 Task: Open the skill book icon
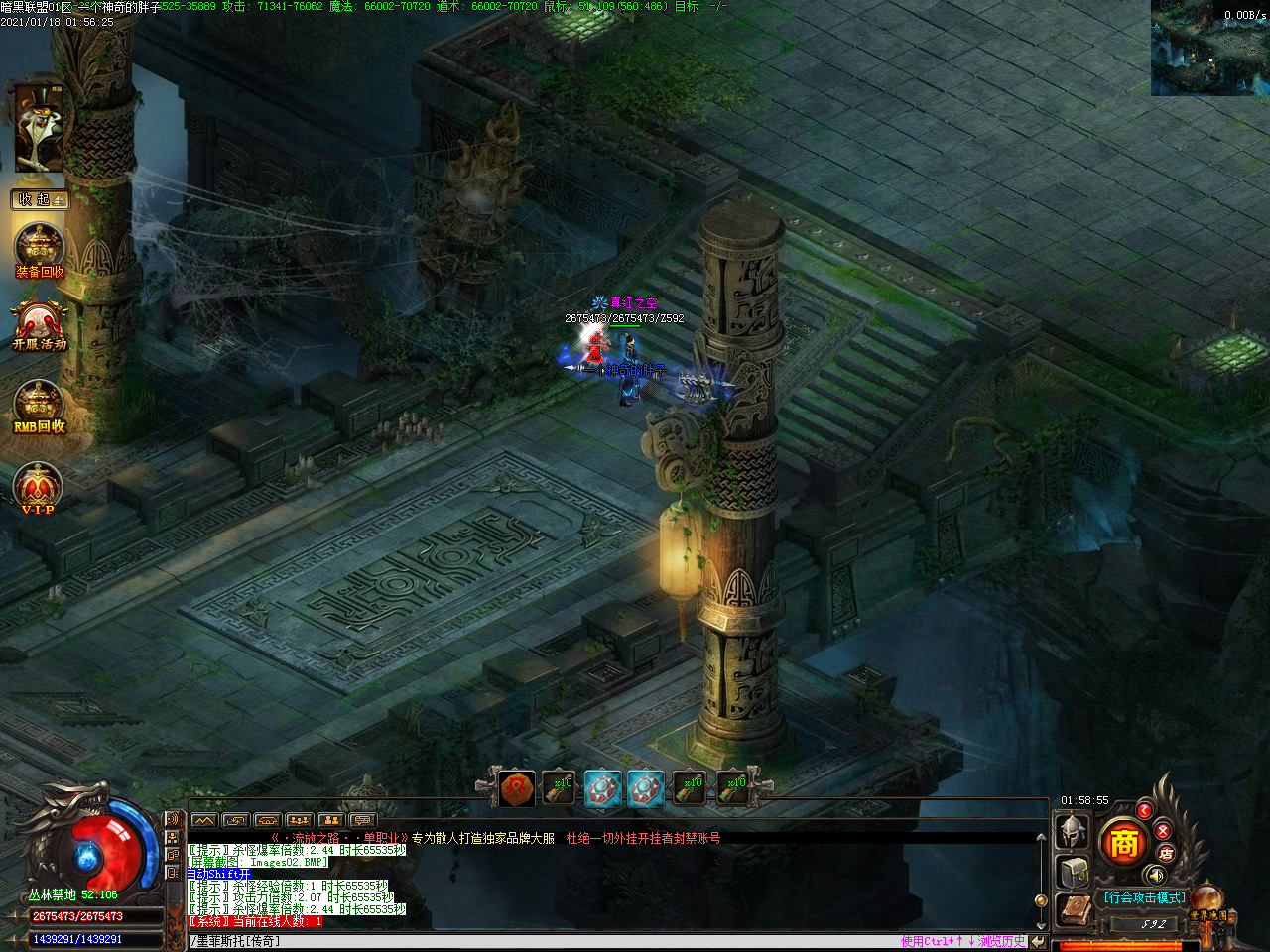click(x=1073, y=909)
